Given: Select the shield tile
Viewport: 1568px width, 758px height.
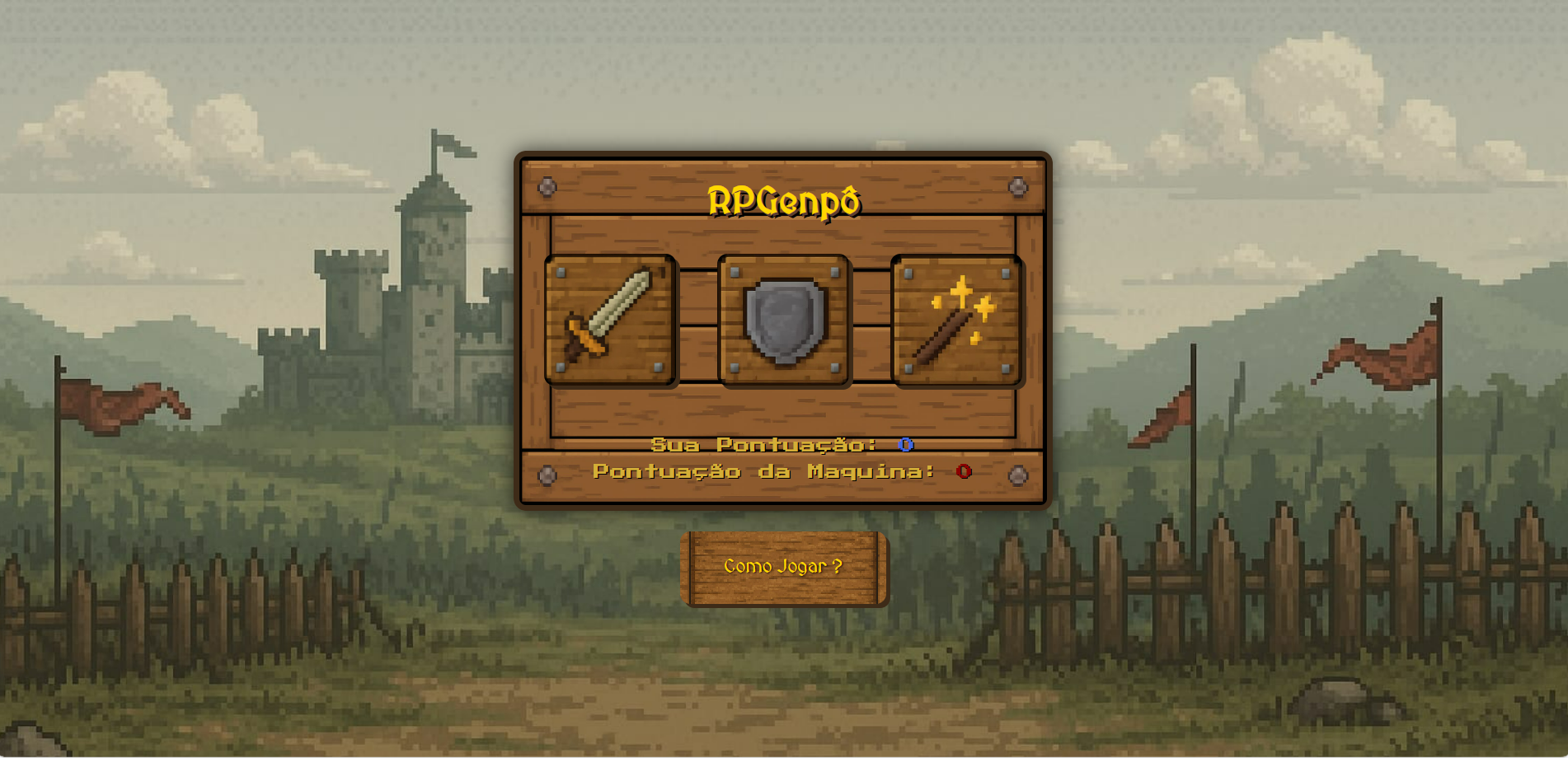Looking at the screenshot, I should click(x=784, y=320).
